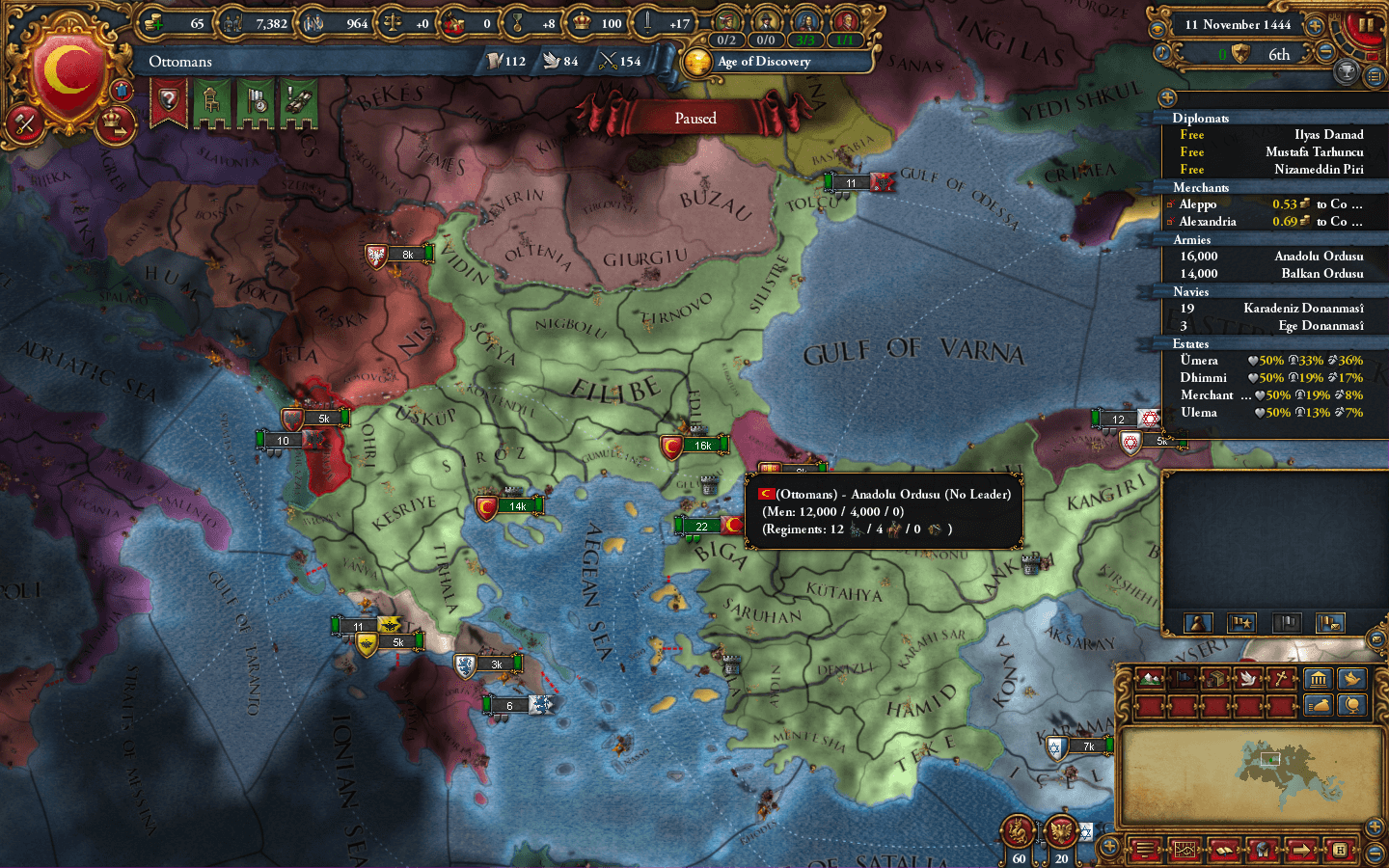The image size is (1389, 868).
Task: Switch to the religion cross map mode
Action: (x=1279, y=679)
